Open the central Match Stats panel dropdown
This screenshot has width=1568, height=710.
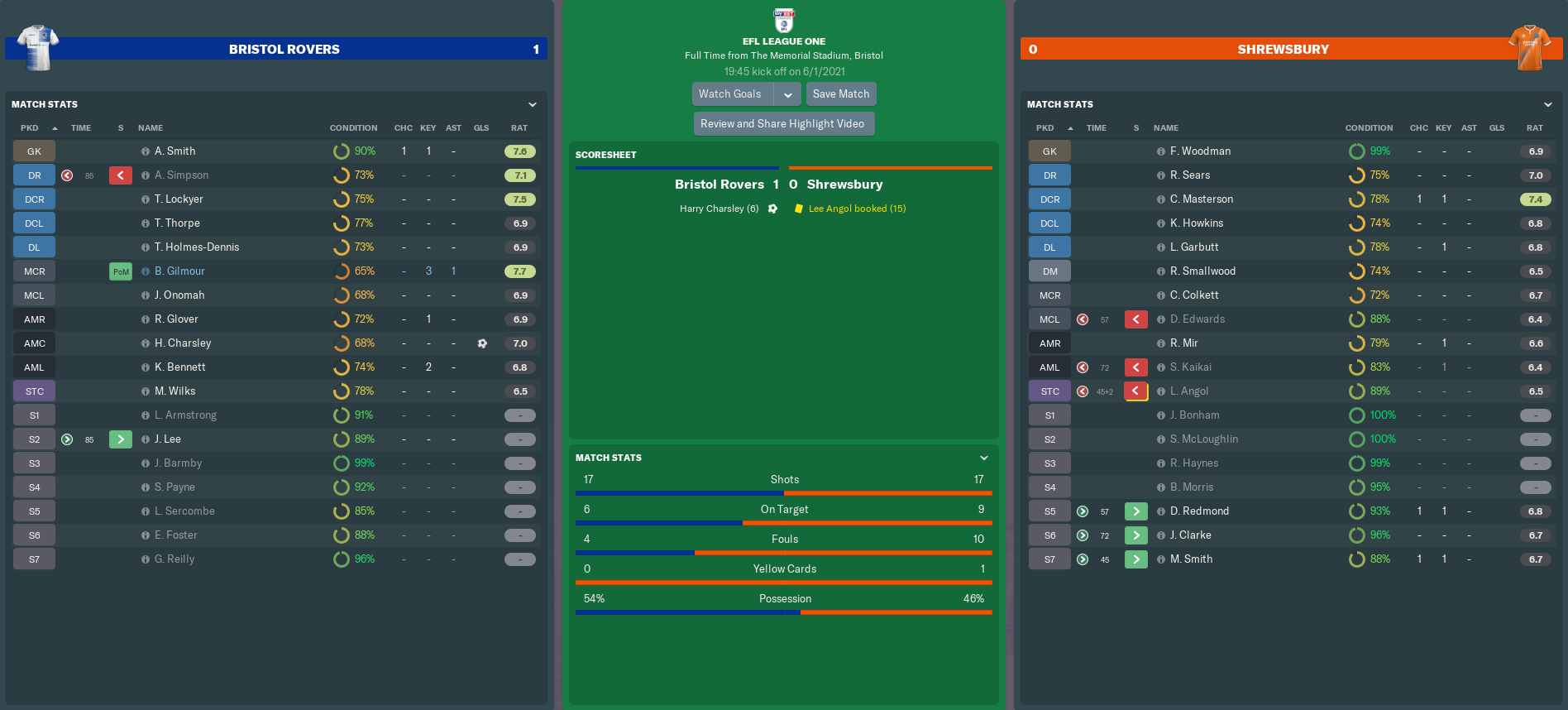(x=984, y=458)
